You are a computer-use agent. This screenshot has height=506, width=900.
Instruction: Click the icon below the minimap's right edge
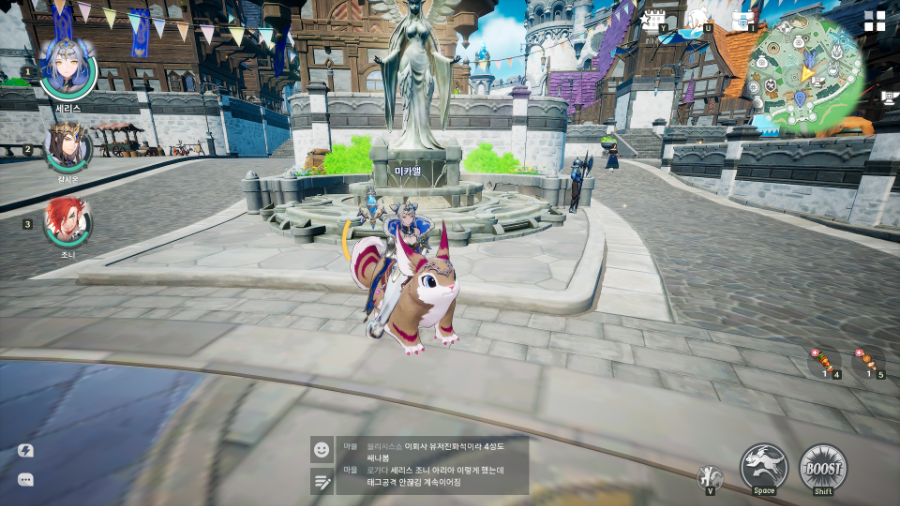pyautogui.click(x=889, y=97)
